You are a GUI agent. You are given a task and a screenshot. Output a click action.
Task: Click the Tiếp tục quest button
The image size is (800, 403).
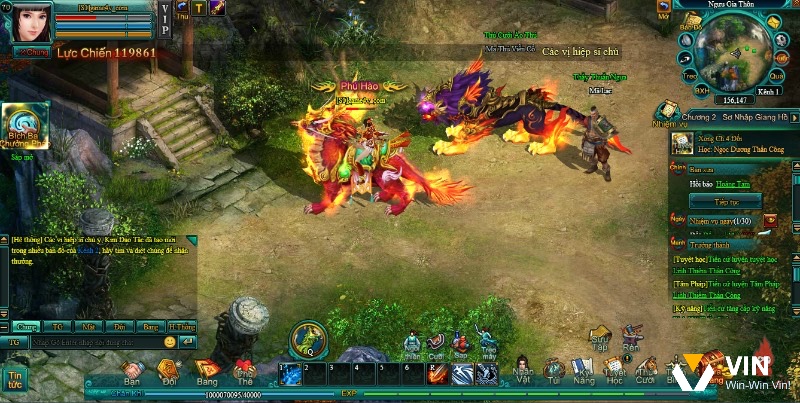pyautogui.click(x=726, y=201)
